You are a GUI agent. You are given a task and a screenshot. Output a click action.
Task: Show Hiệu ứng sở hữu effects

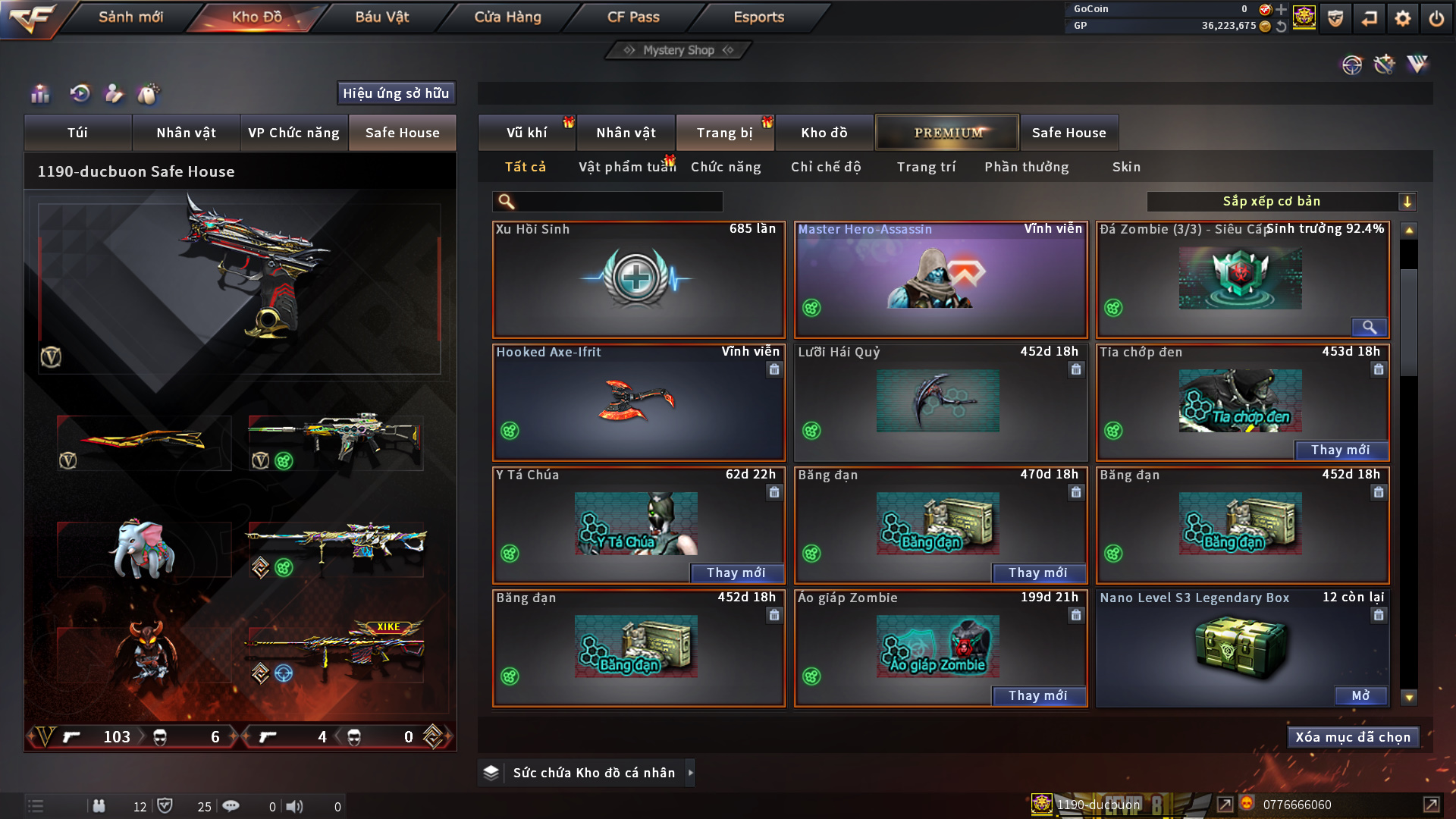click(396, 93)
